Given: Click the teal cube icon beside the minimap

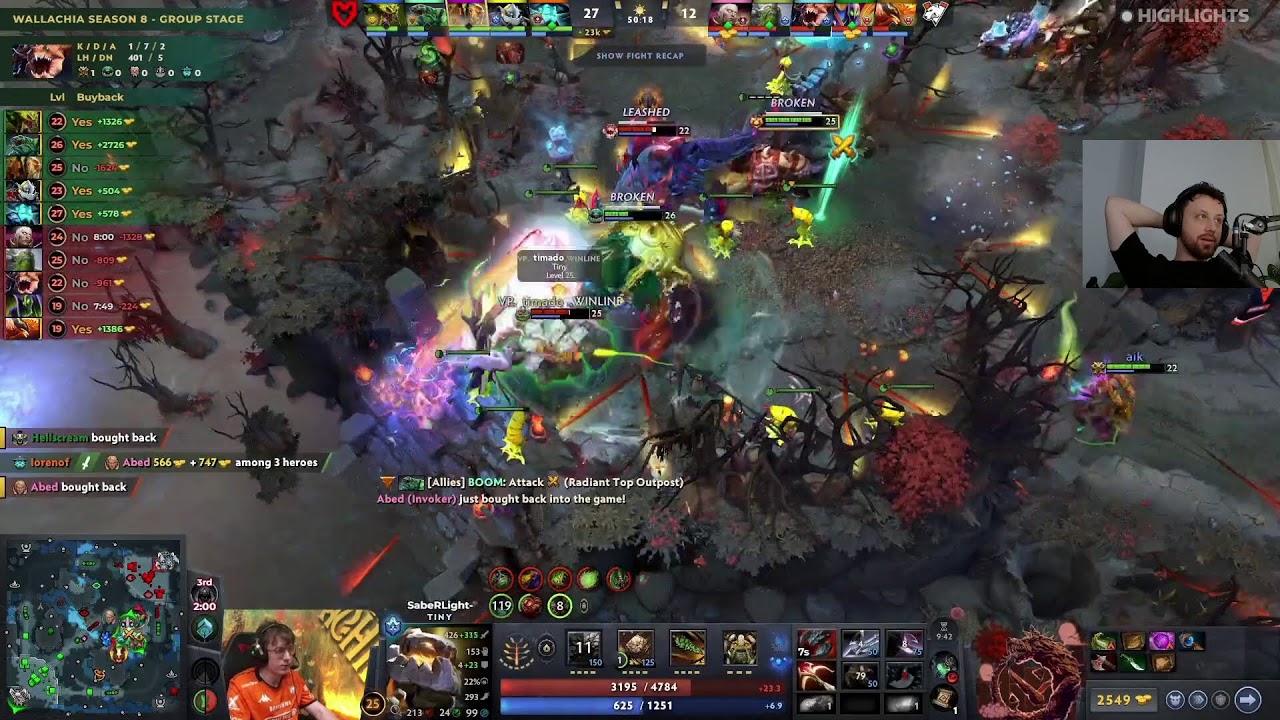Looking at the screenshot, I should 204,629.
